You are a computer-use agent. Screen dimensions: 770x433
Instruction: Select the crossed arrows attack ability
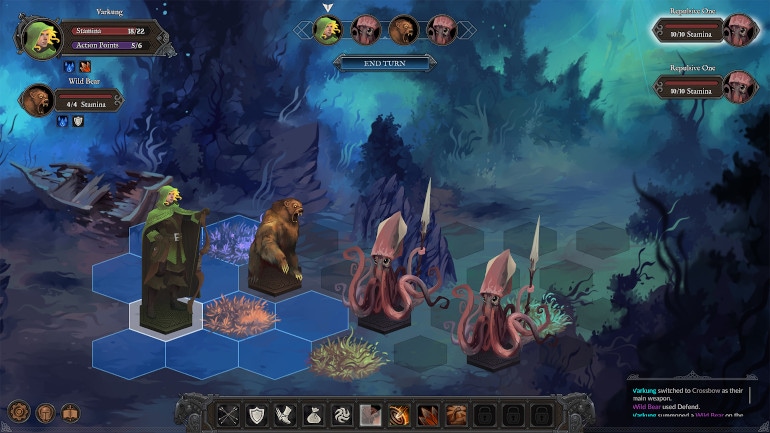pos(230,414)
